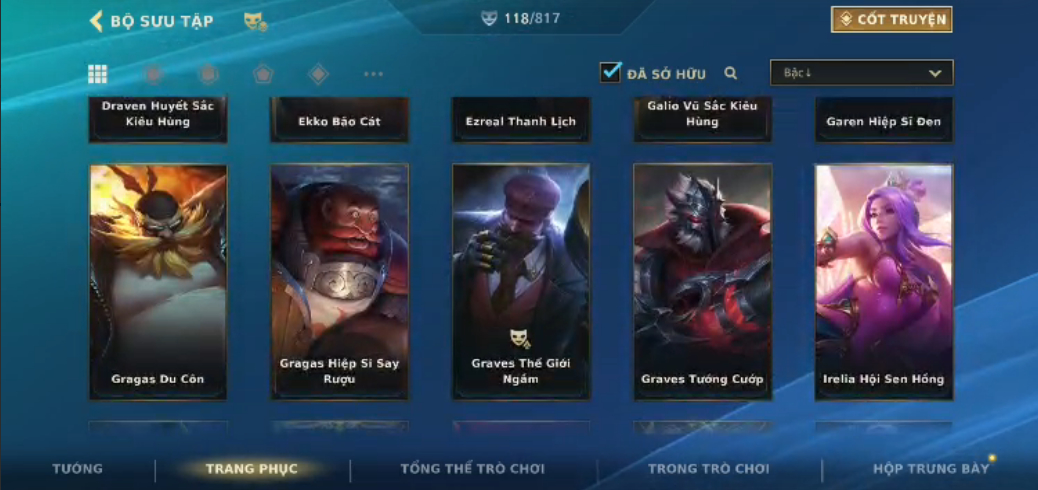
Task: Open the Irelia Hội Sen Hồng skin
Action: tap(884, 282)
